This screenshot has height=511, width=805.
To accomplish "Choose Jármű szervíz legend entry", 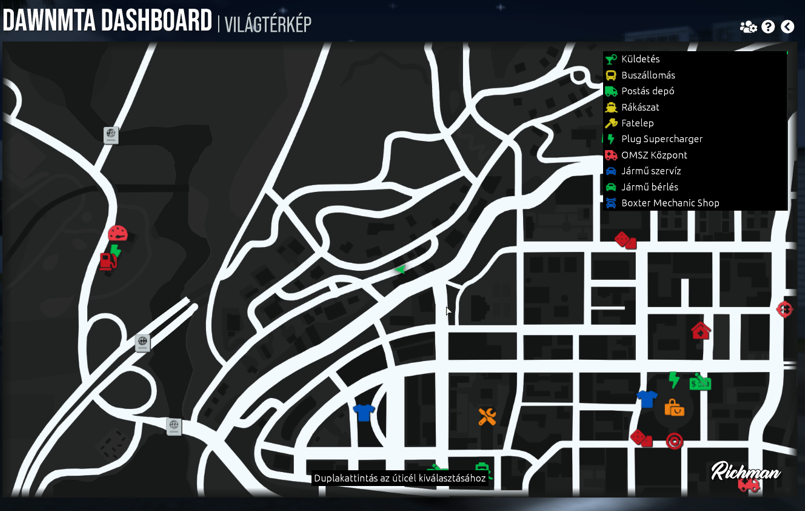I will pyautogui.click(x=650, y=171).
